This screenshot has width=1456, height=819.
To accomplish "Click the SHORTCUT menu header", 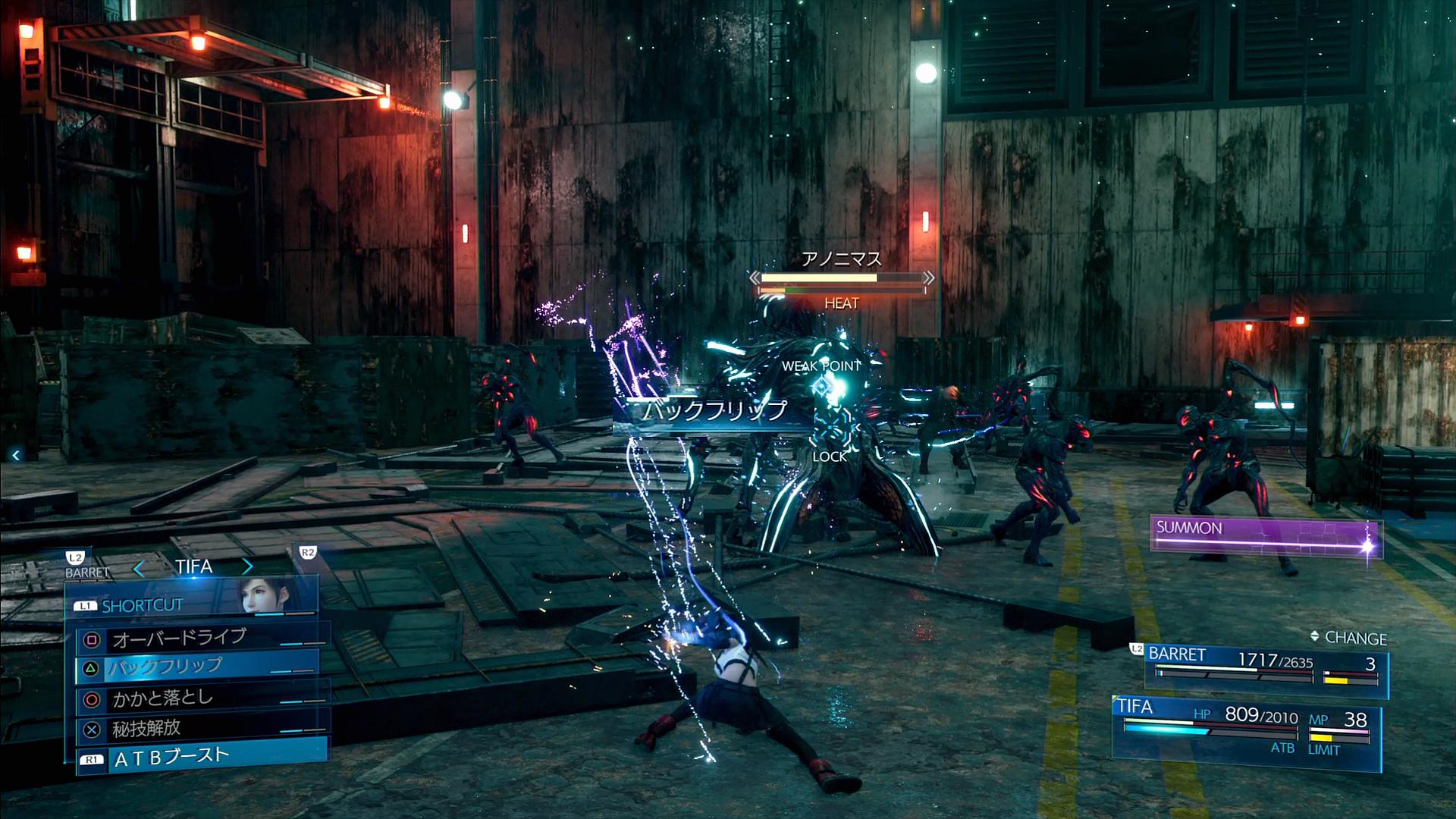I will [143, 605].
